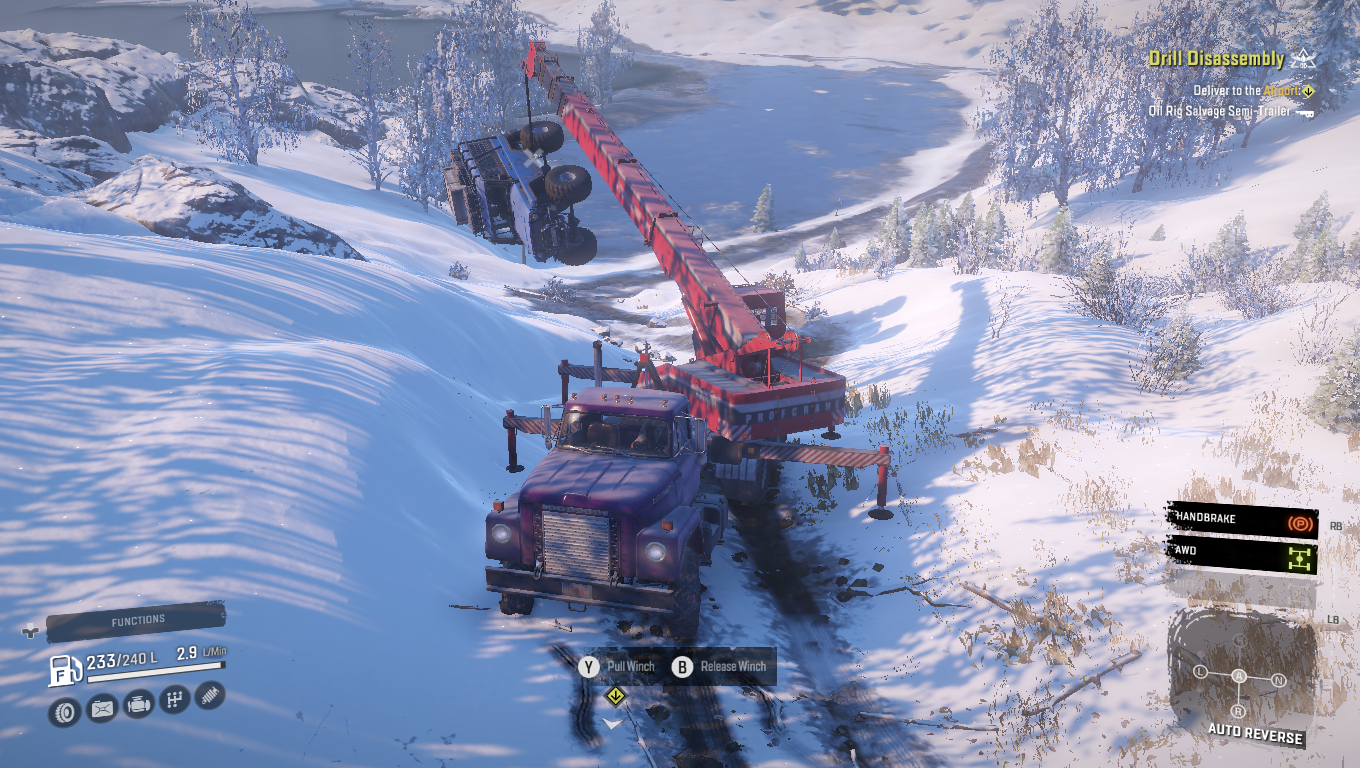Click the gearbox status icon
The image size is (1360, 768).
click(174, 699)
